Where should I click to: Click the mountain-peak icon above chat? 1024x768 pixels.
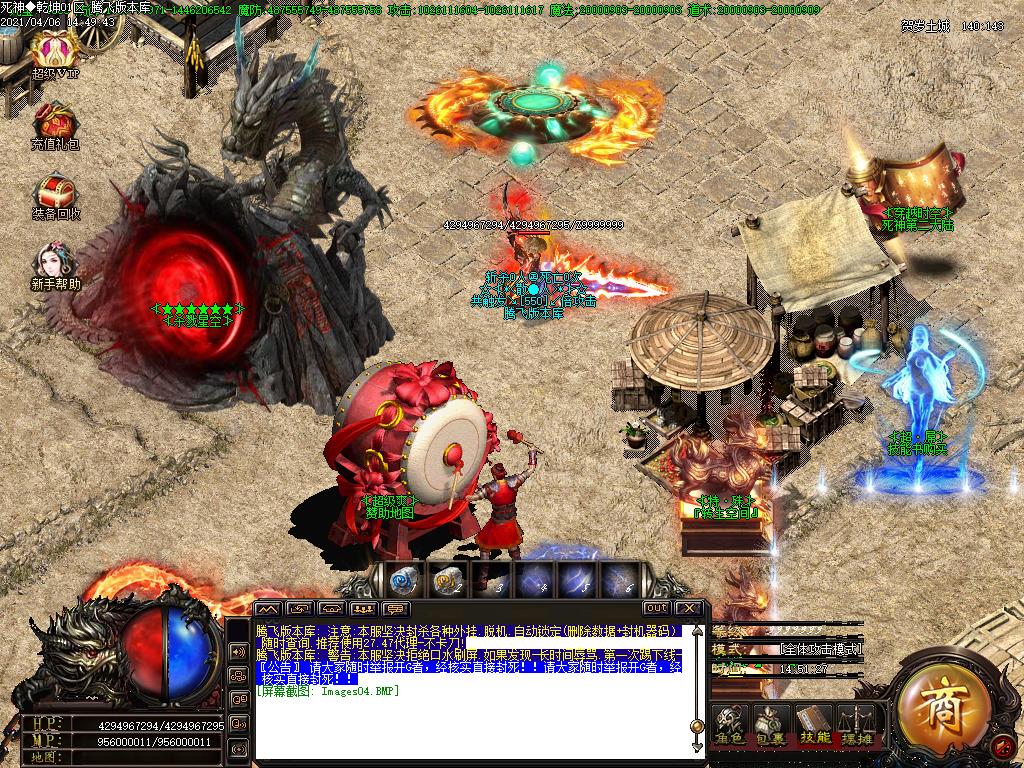pos(268,608)
